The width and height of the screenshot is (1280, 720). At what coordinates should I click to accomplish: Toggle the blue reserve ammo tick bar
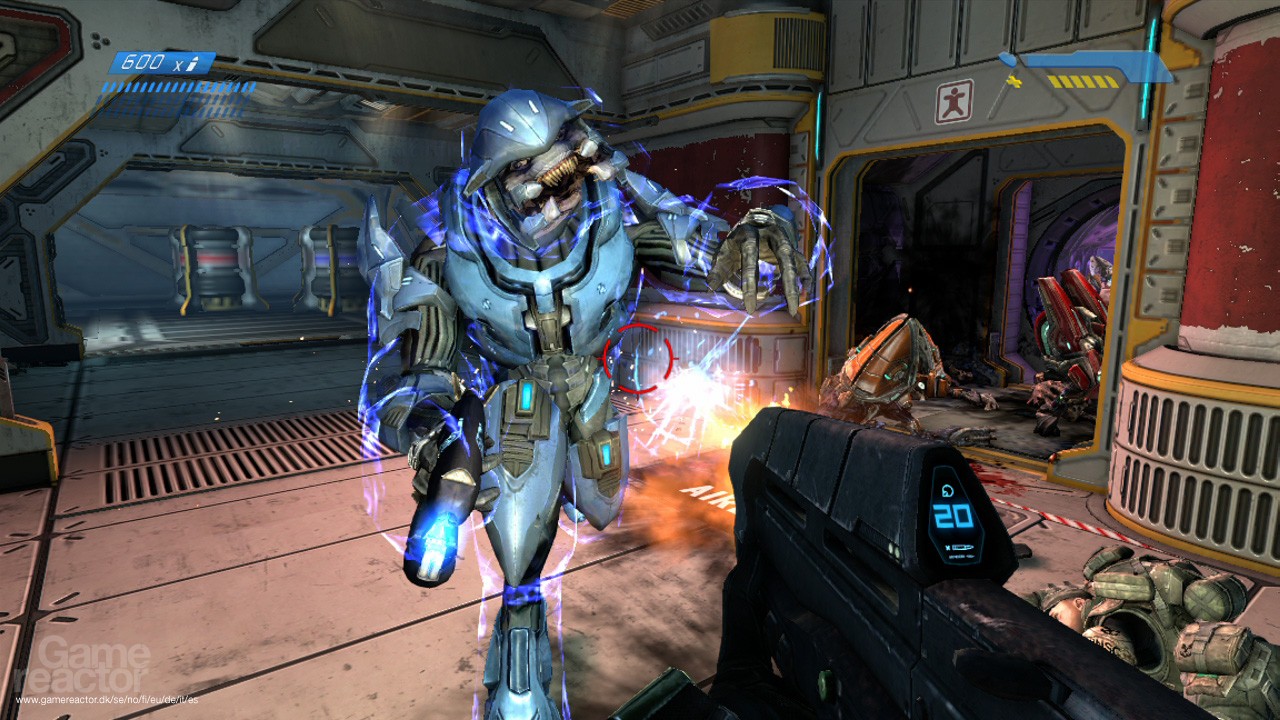180,88
